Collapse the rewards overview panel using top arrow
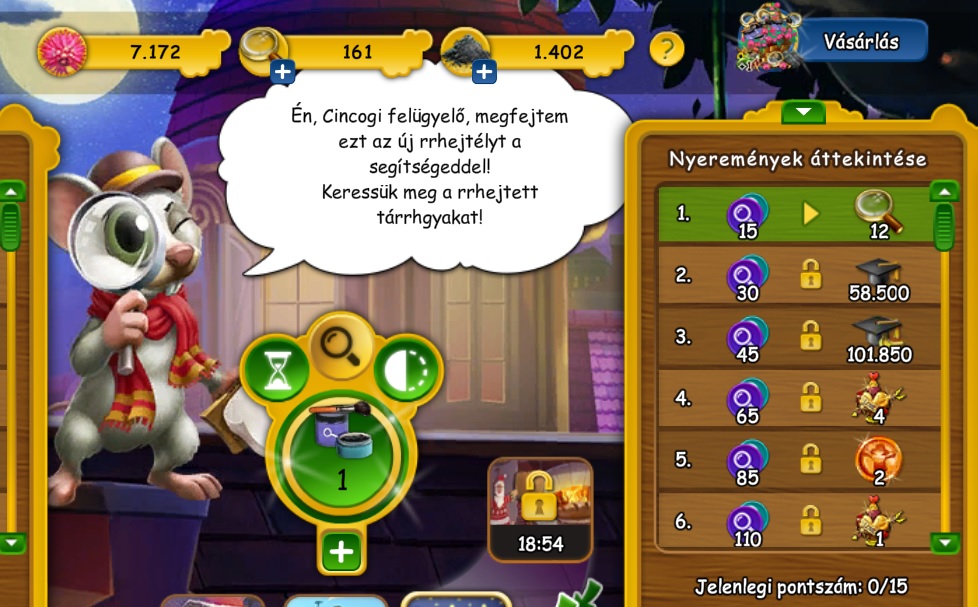Image resolution: width=978 pixels, height=607 pixels. pyautogui.click(x=804, y=111)
